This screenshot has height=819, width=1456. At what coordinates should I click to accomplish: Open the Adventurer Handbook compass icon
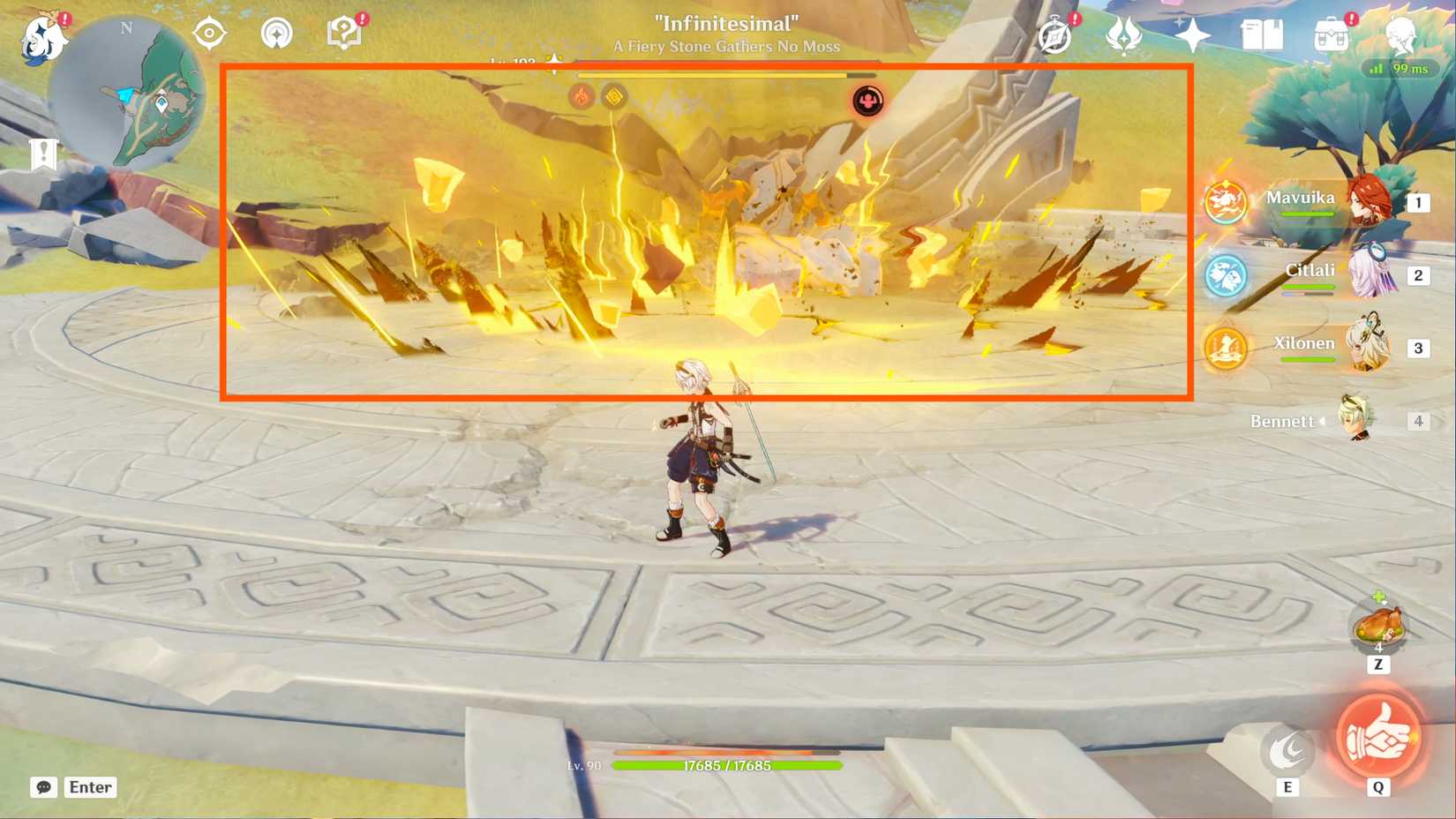(x=1055, y=34)
